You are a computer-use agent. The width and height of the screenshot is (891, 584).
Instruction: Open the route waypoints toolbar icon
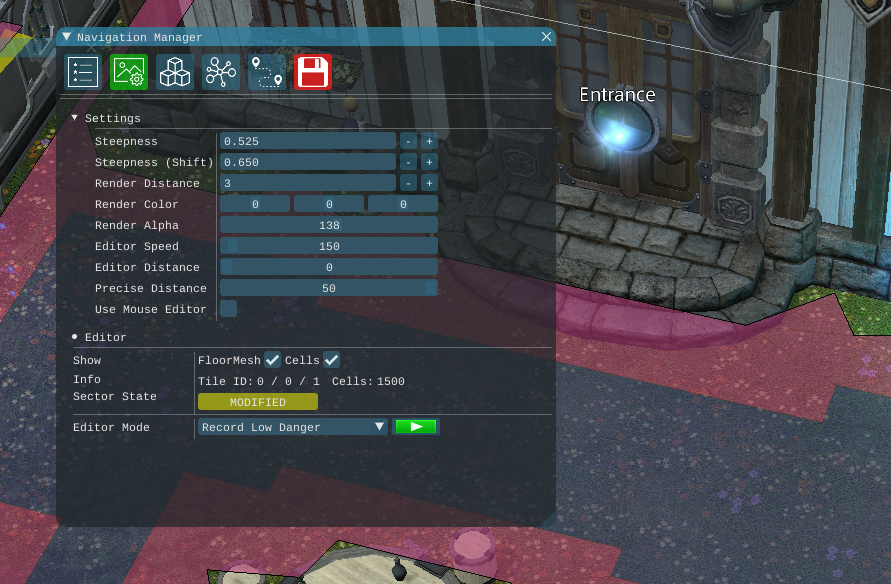[267, 72]
